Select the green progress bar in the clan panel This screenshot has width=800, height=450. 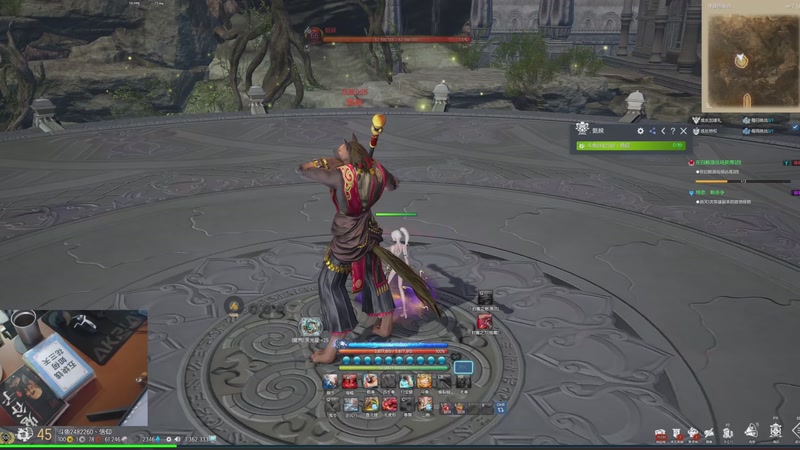pos(631,146)
